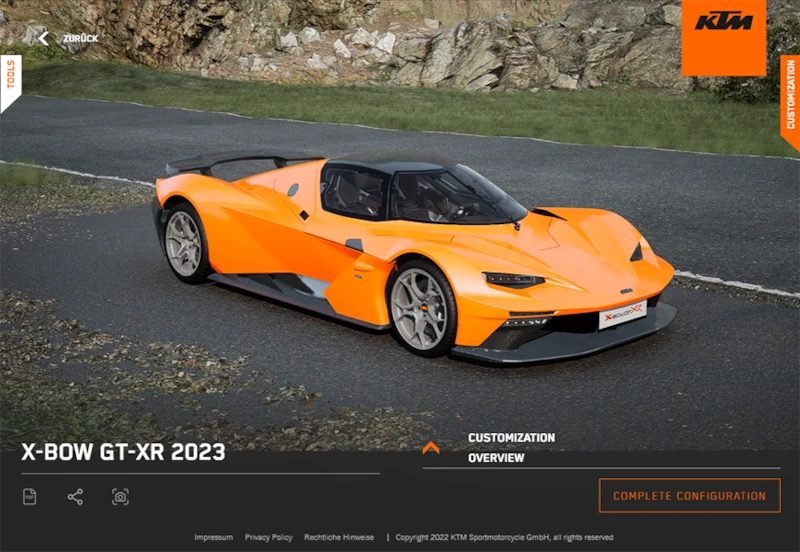Open the Impressum link

(213, 537)
